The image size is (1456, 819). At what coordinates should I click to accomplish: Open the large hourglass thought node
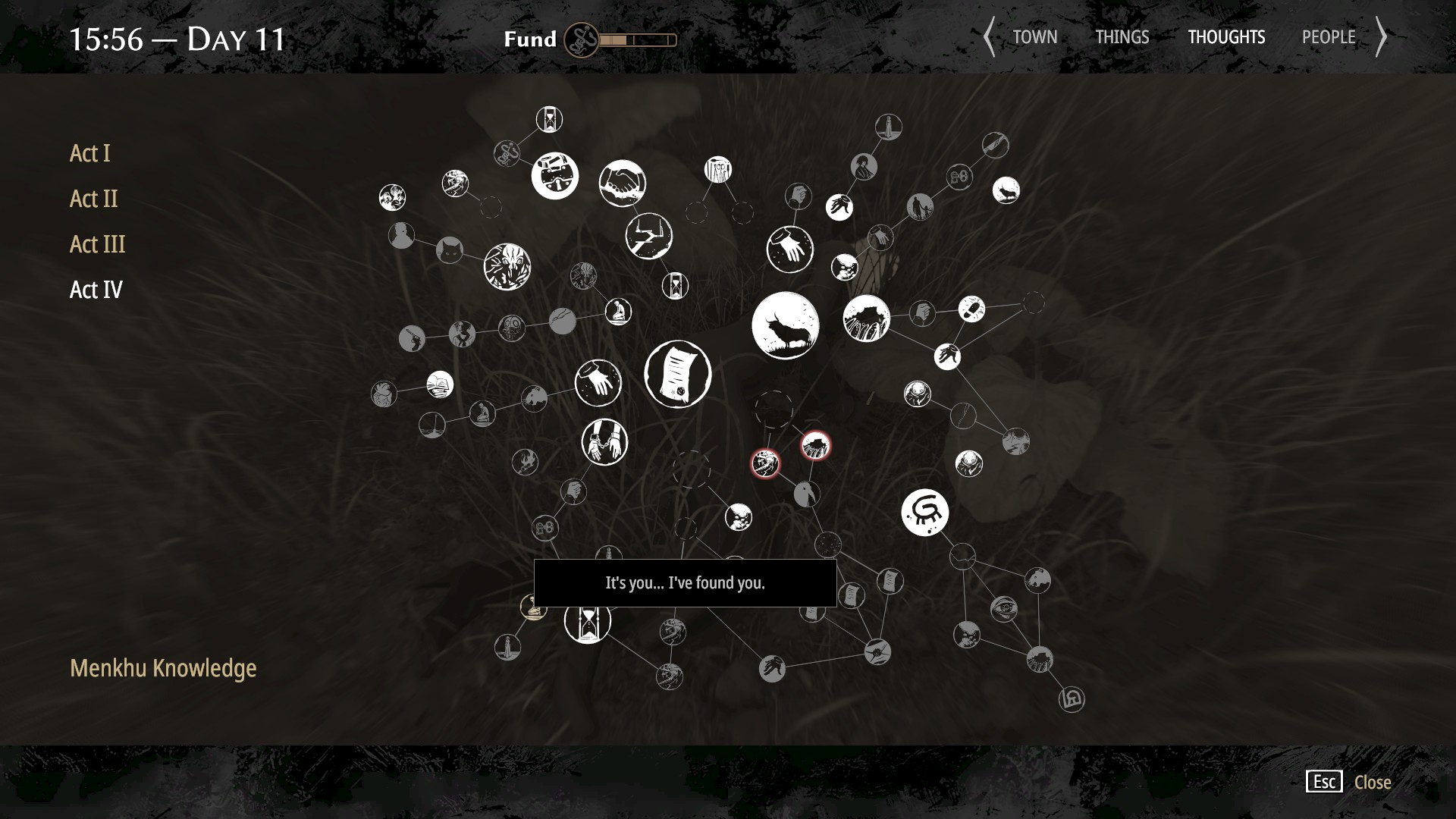pyautogui.click(x=587, y=622)
